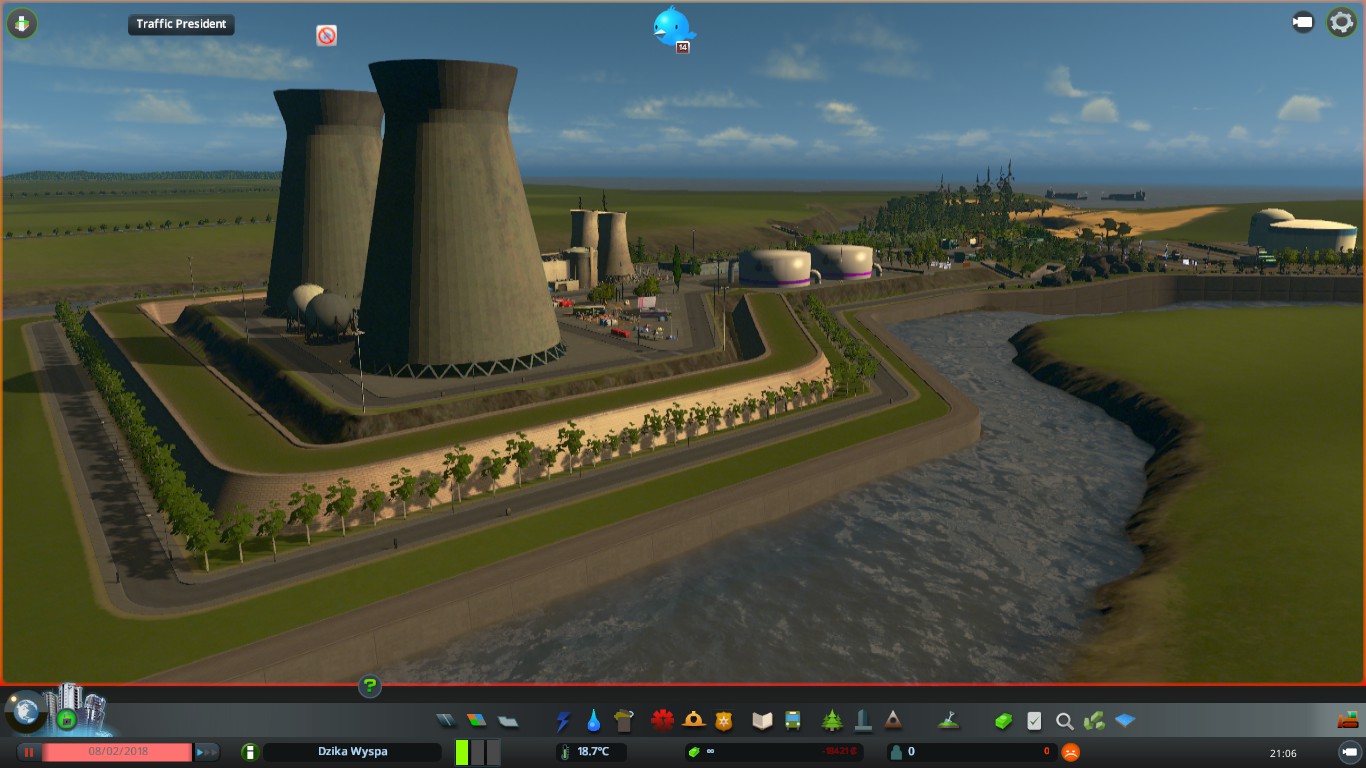The width and height of the screenshot is (1366, 768).
Task: Open the districts tool
Action: pyautogui.click(x=508, y=720)
